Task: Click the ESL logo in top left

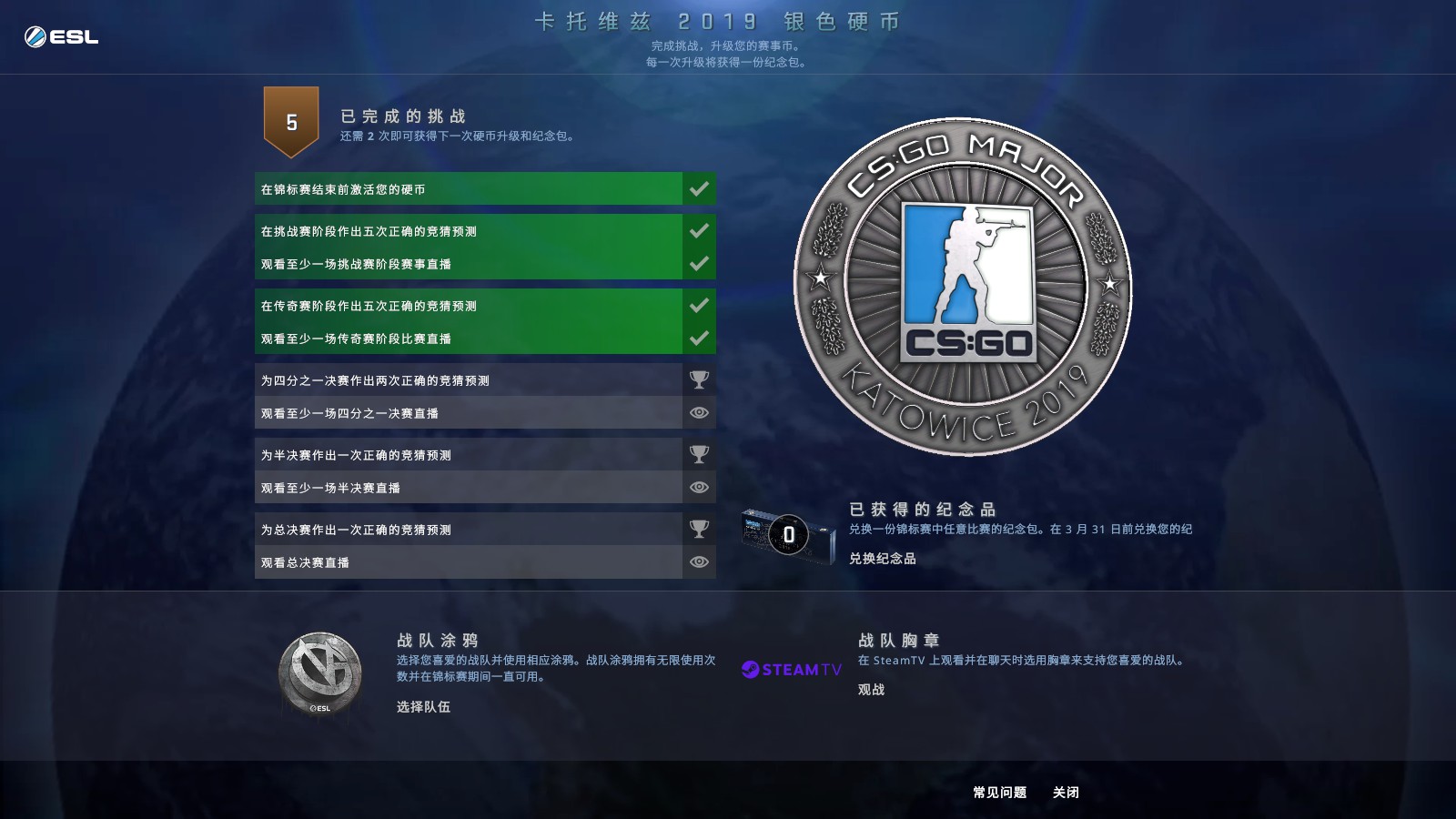Action: pyautogui.click(x=60, y=35)
